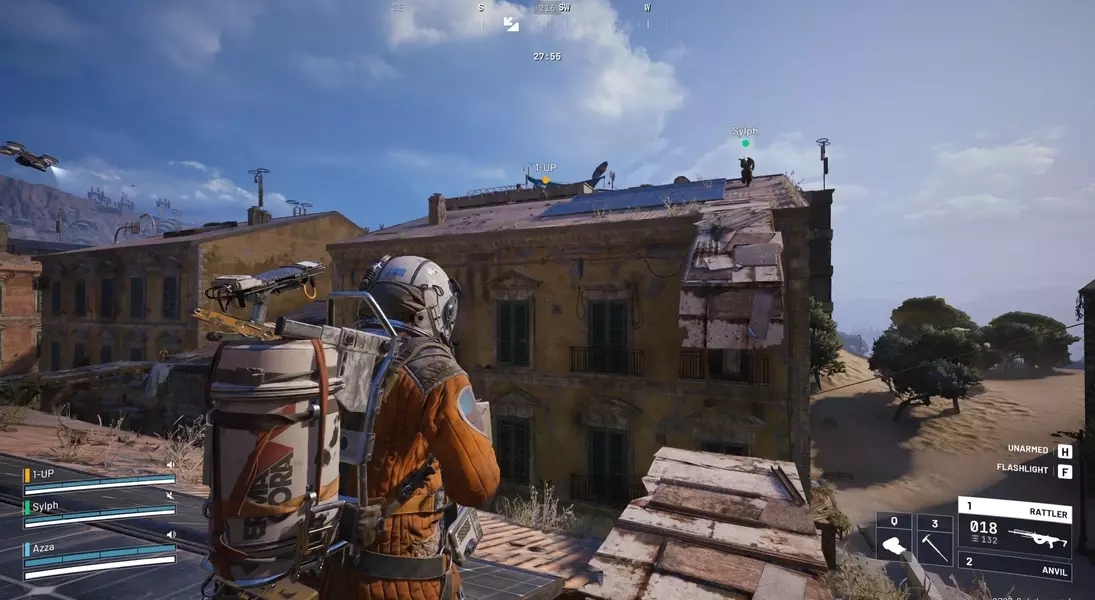Click the compass marker icon
The height and width of the screenshot is (600, 1095).
coord(511,23)
